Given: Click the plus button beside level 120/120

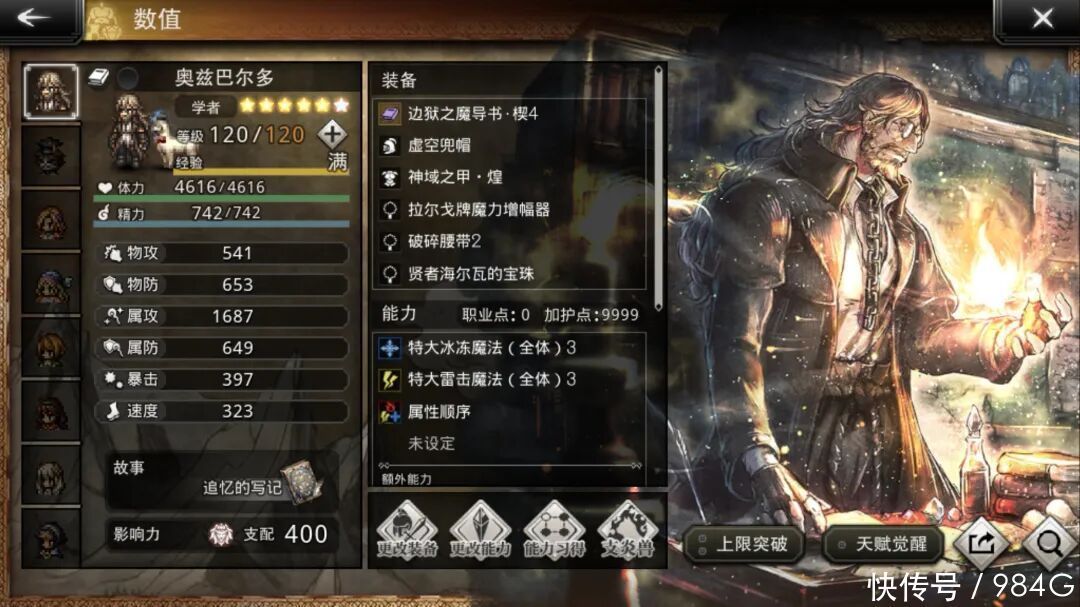Looking at the screenshot, I should [332, 133].
